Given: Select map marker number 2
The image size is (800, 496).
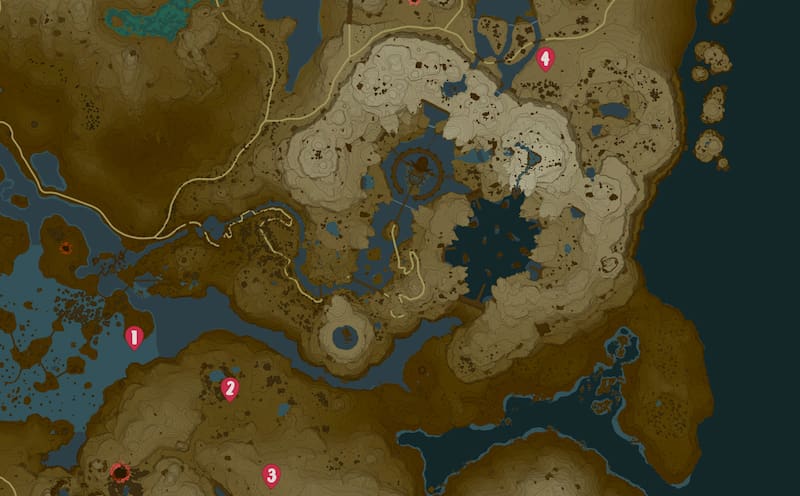Looking at the screenshot, I should [230, 388].
